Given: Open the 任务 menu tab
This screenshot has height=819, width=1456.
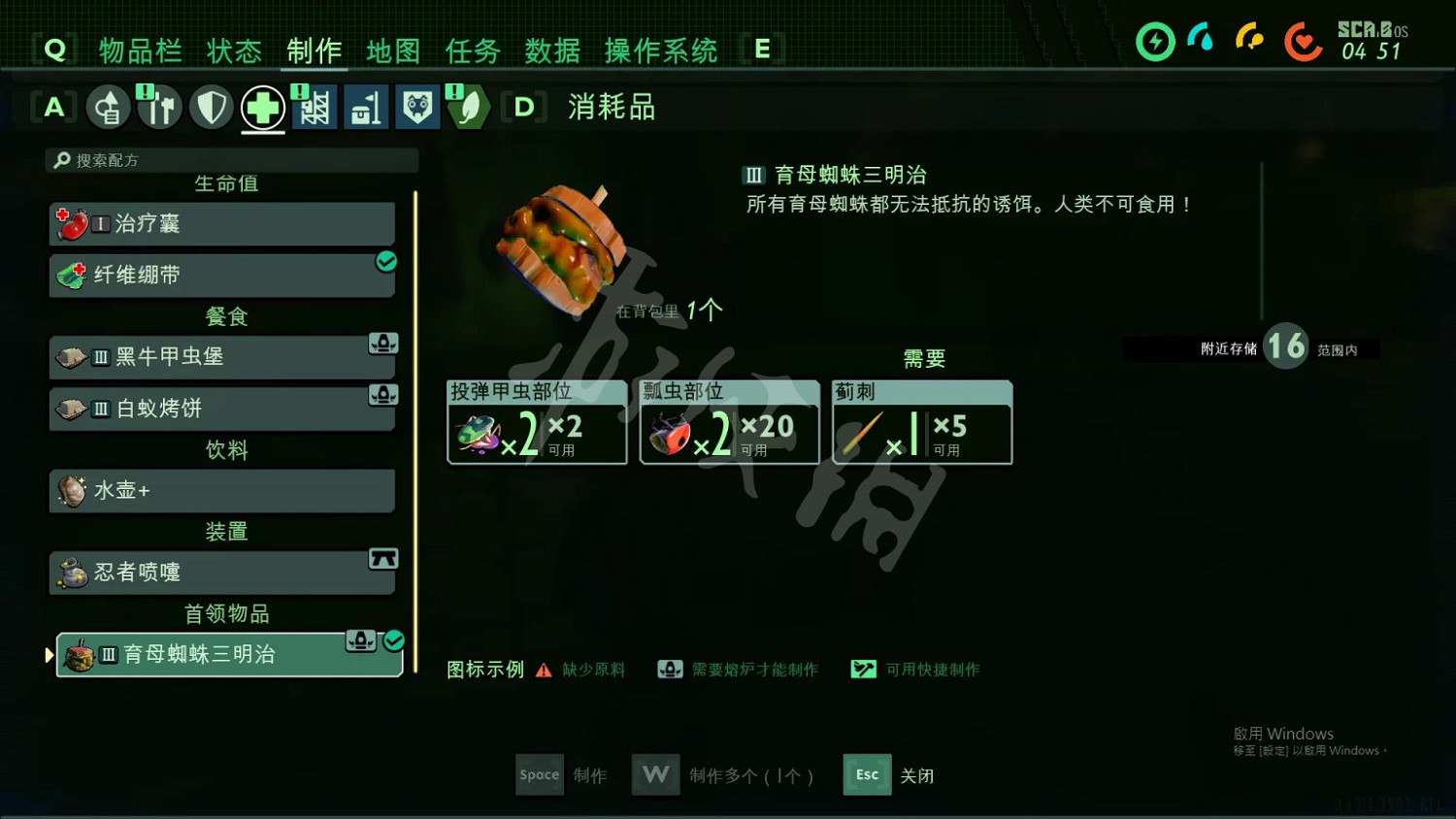Looking at the screenshot, I should [472, 51].
